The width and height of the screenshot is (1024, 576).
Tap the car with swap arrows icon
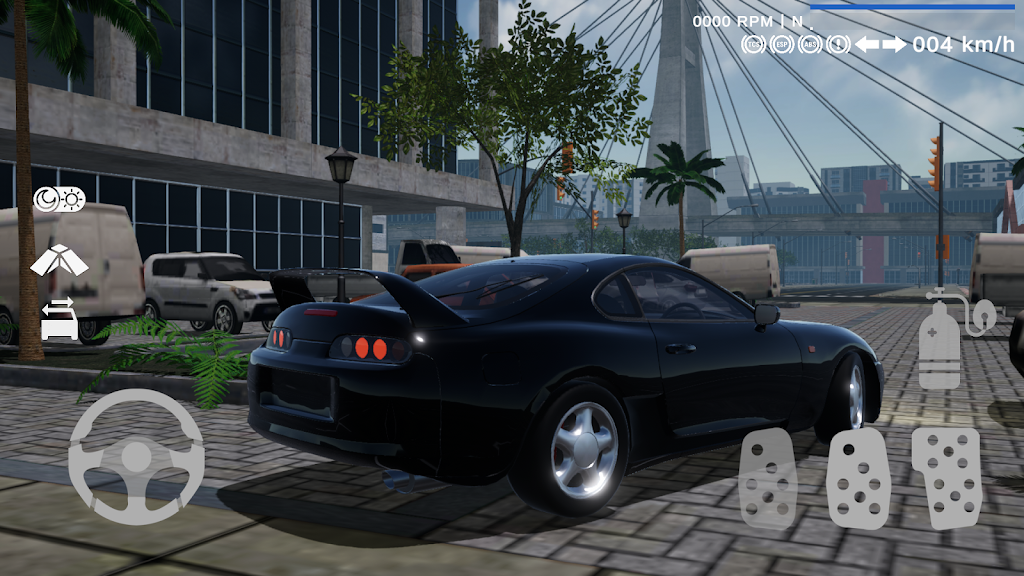tap(60, 318)
